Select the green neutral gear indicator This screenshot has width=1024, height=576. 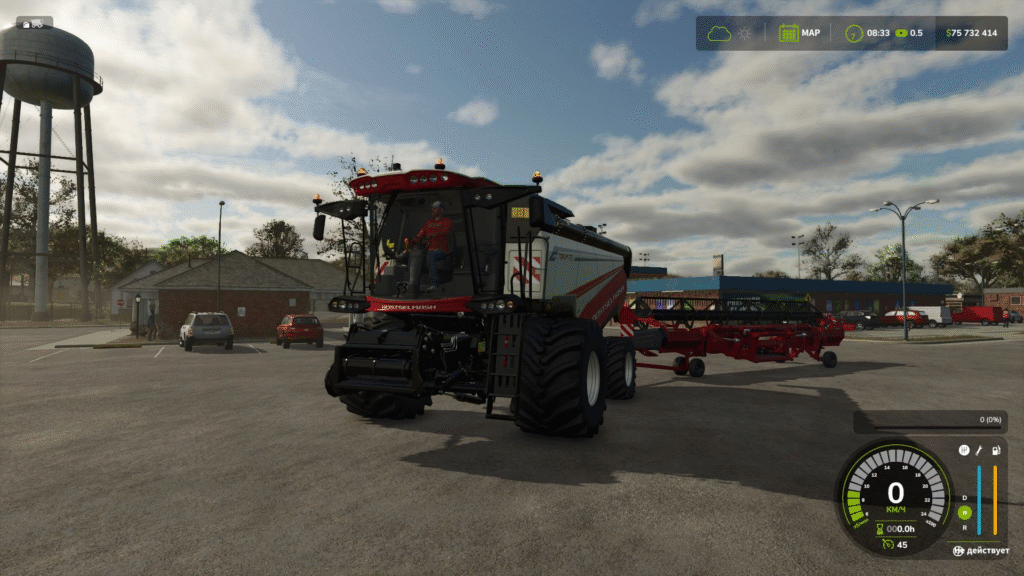click(964, 511)
